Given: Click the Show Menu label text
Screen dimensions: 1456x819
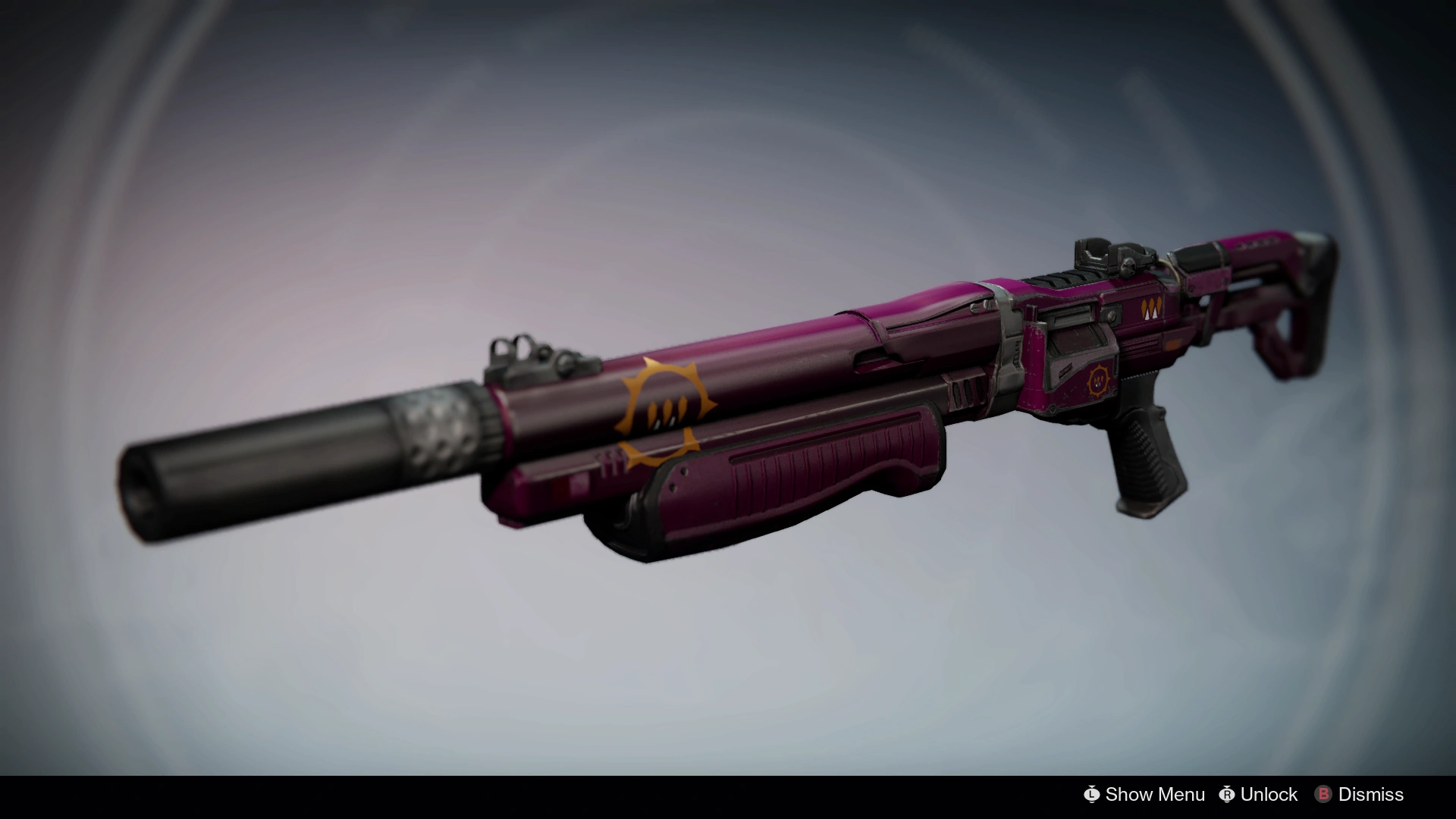Looking at the screenshot, I should pyautogui.click(x=1156, y=794).
